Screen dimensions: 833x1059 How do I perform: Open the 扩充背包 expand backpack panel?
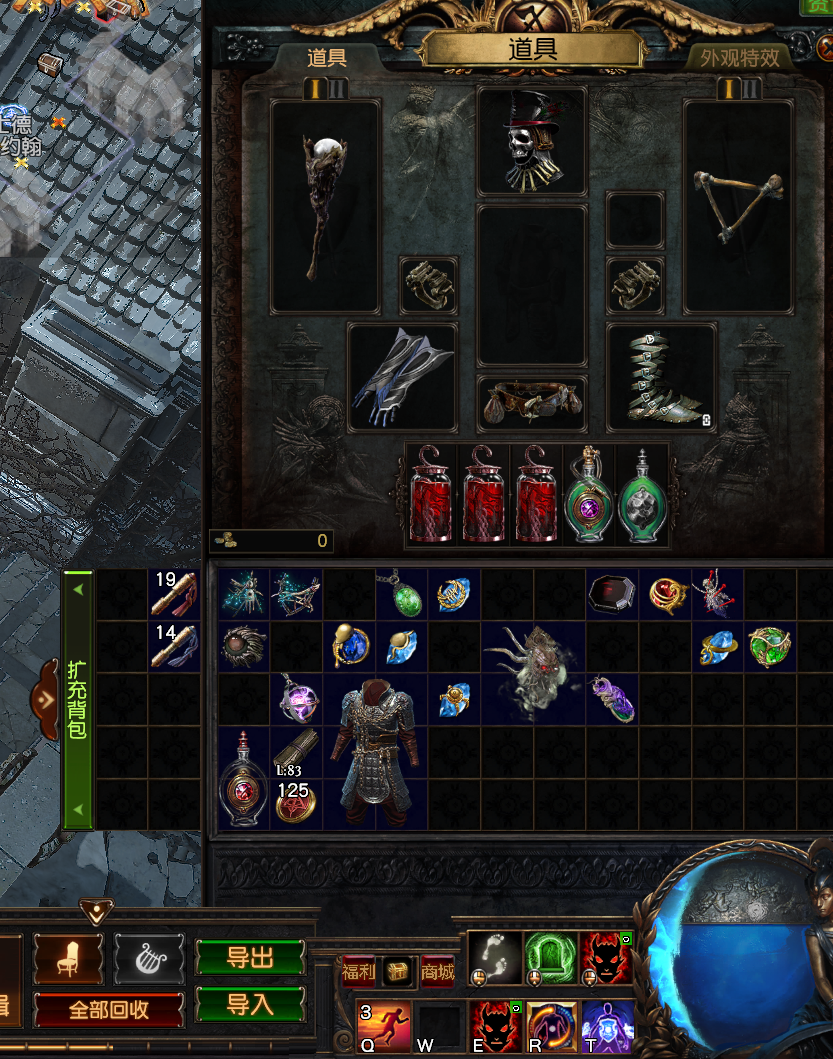tap(77, 699)
